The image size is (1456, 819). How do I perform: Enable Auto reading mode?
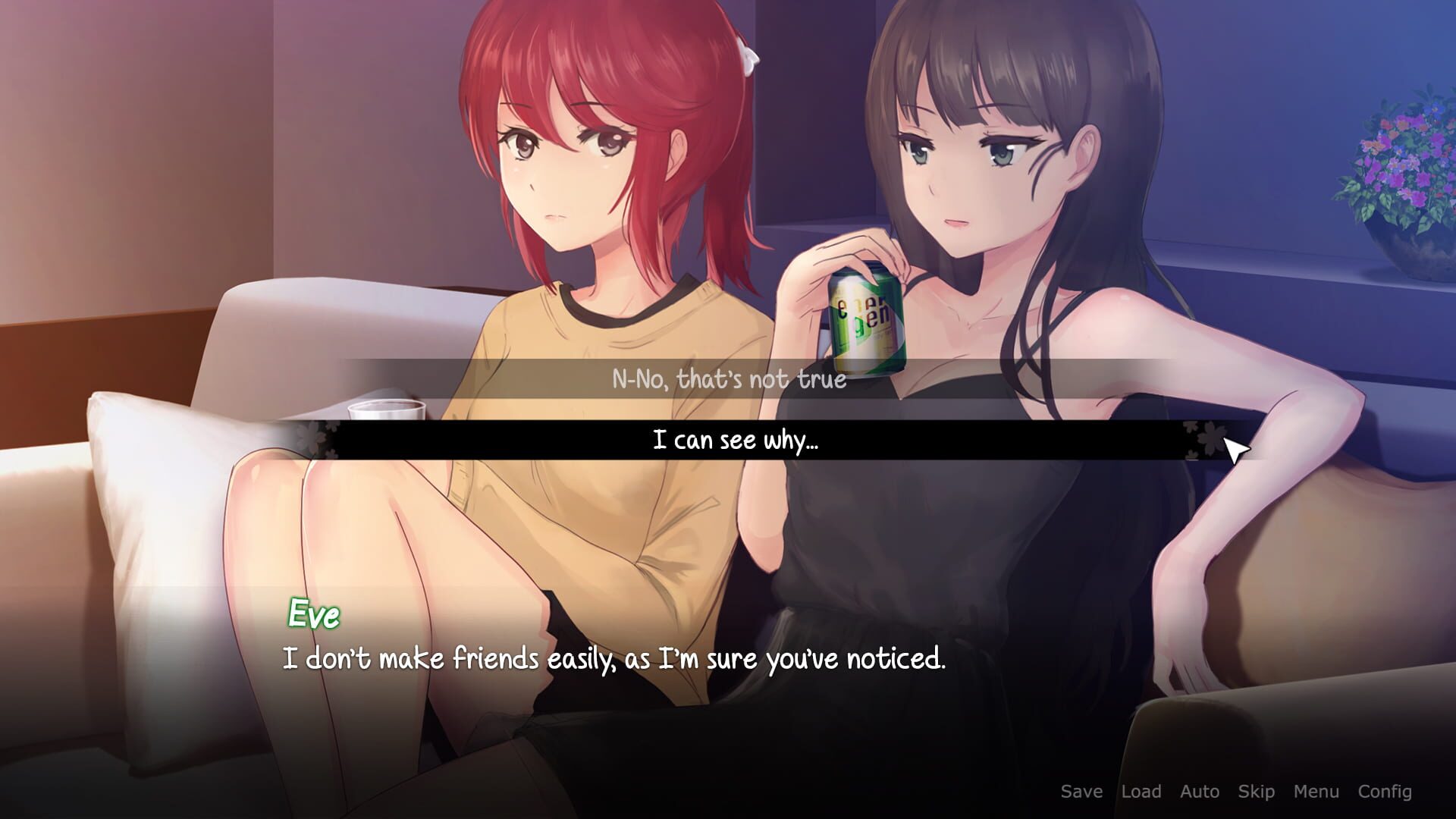[x=1200, y=792]
